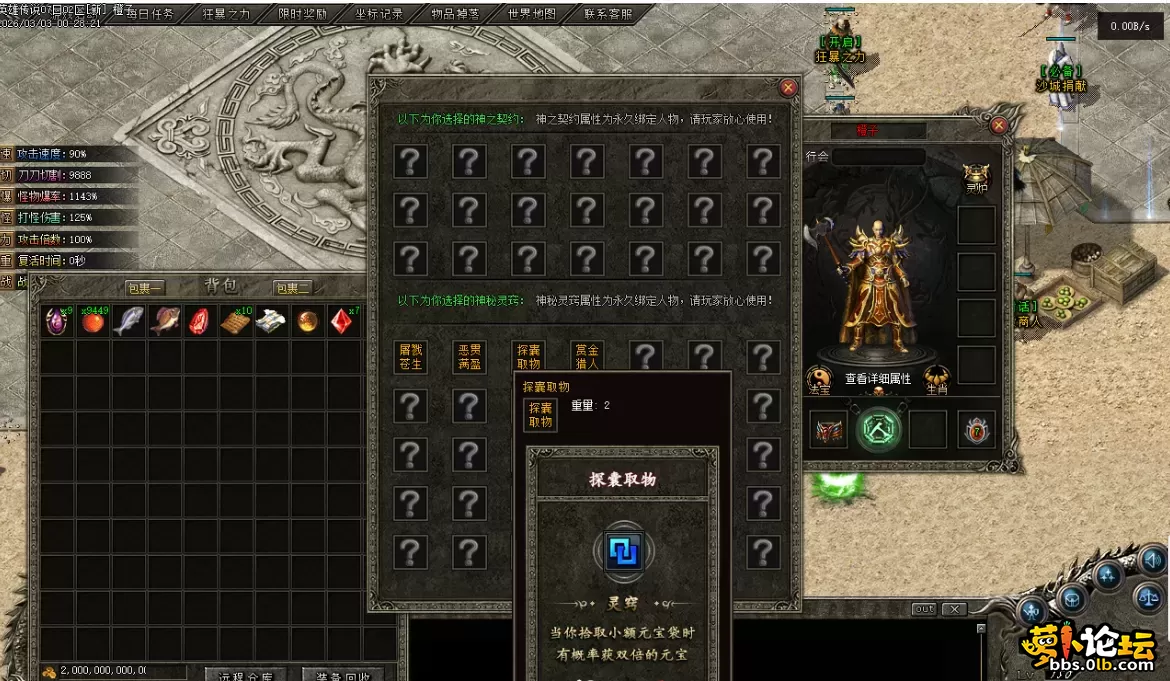The height and width of the screenshot is (681, 1170).
Task: Choose the 恶贯满盈 spirit slot
Action: click(470, 357)
